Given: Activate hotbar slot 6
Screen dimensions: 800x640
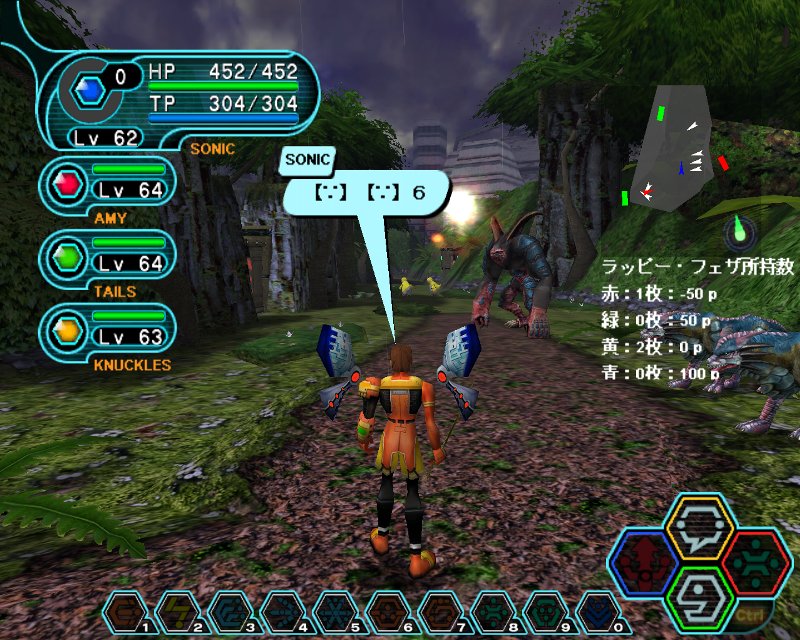Looking at the screenshot, I should pyautogui.click(x=387, y=612).
